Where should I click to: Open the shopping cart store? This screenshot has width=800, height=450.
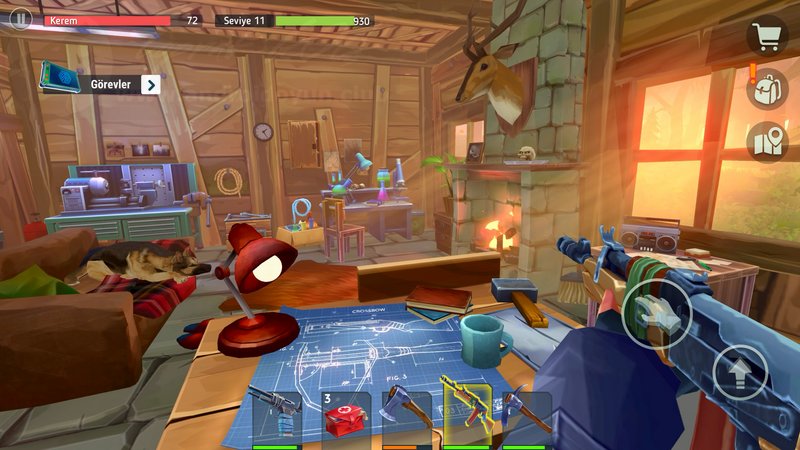(x=767, y=37)
